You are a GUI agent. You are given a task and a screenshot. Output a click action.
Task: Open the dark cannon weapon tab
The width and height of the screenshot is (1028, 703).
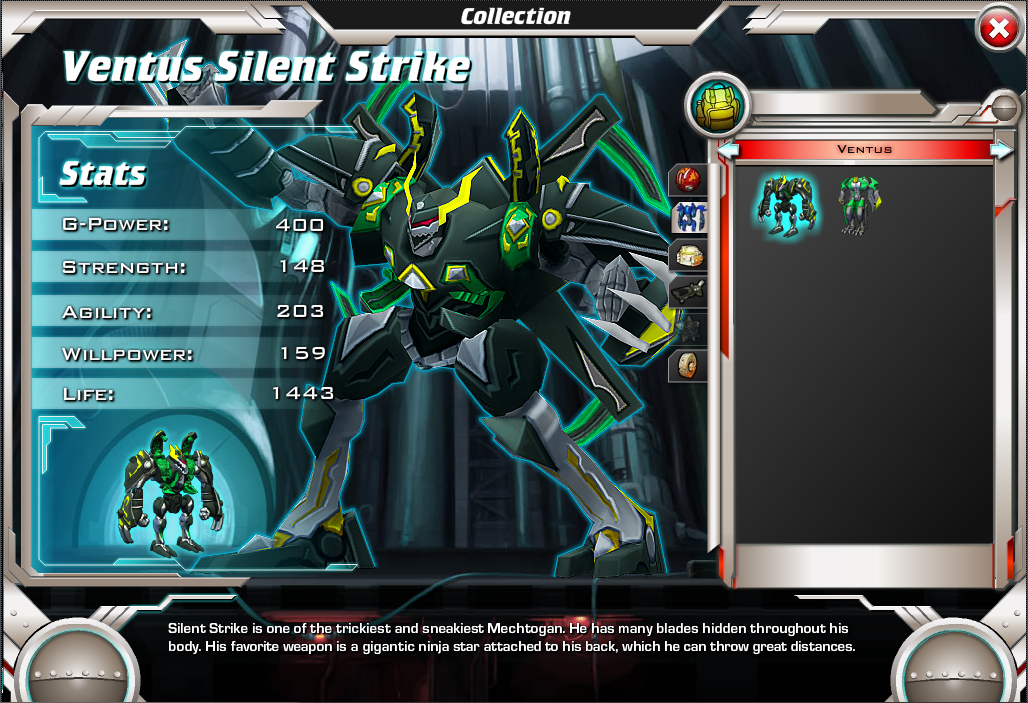689,292
